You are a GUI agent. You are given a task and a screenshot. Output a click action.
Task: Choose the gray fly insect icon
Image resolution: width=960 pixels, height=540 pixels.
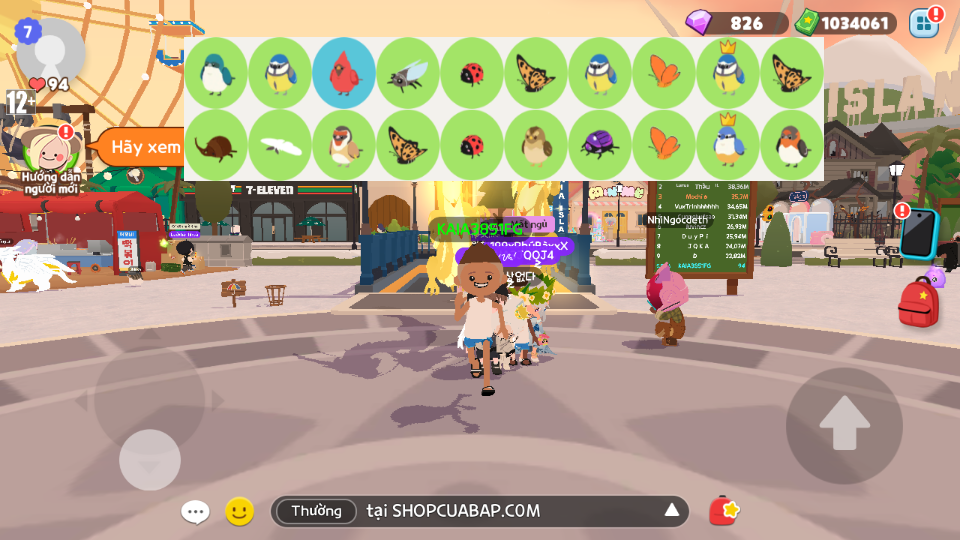tap(408, 73)
